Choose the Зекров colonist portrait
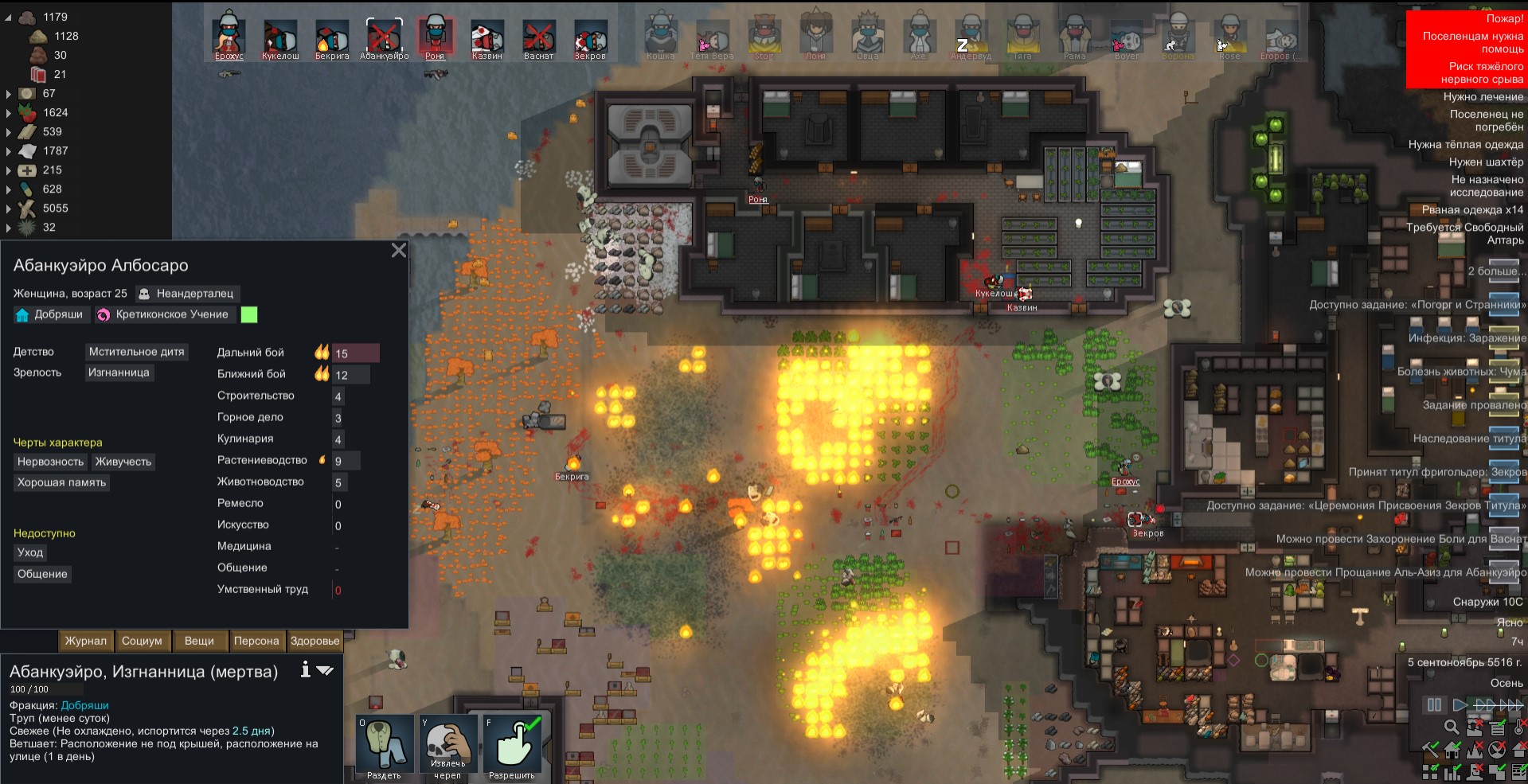 tap(590, 37)
